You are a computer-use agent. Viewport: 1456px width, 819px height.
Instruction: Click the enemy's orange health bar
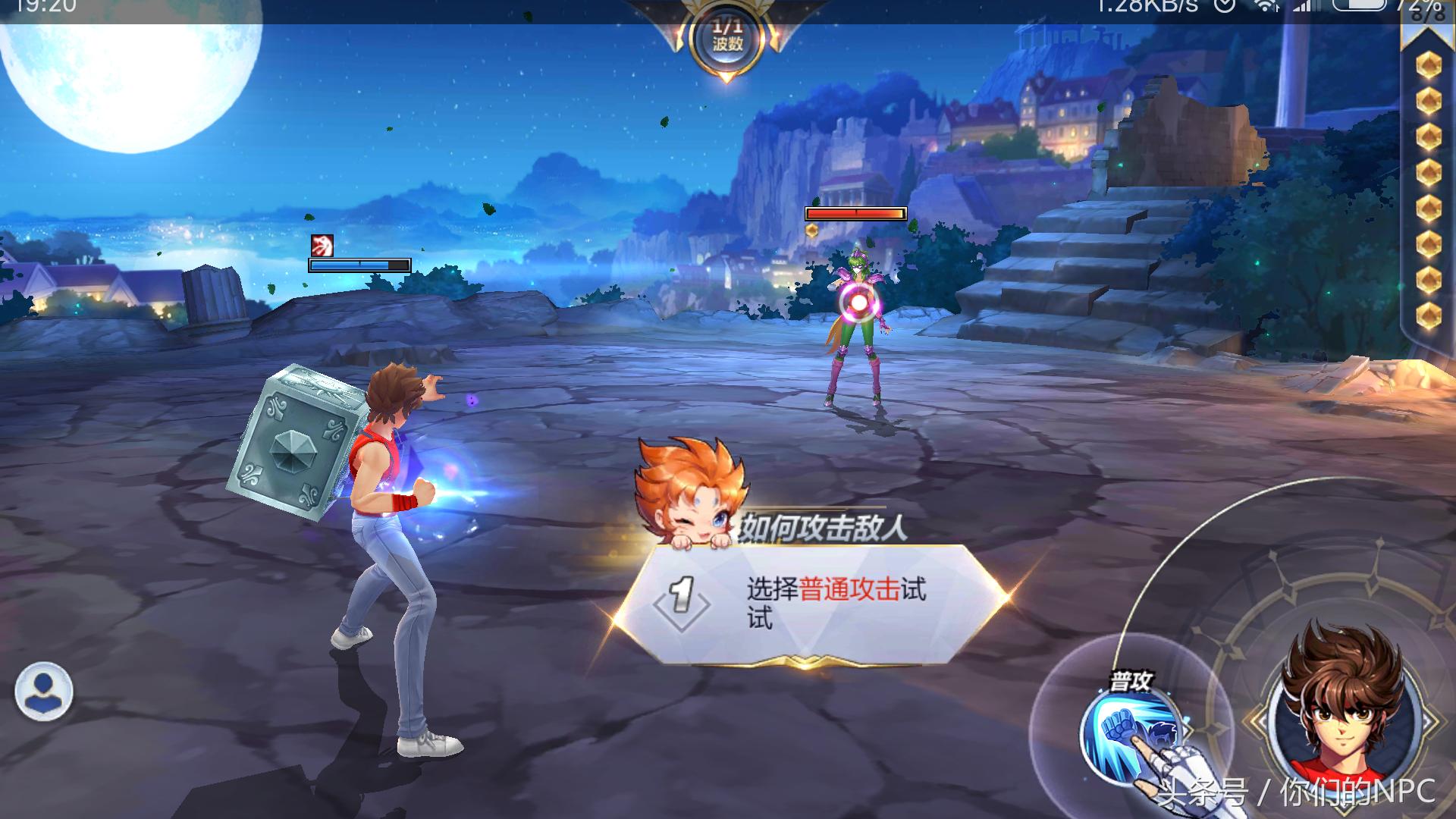(855, 213)
